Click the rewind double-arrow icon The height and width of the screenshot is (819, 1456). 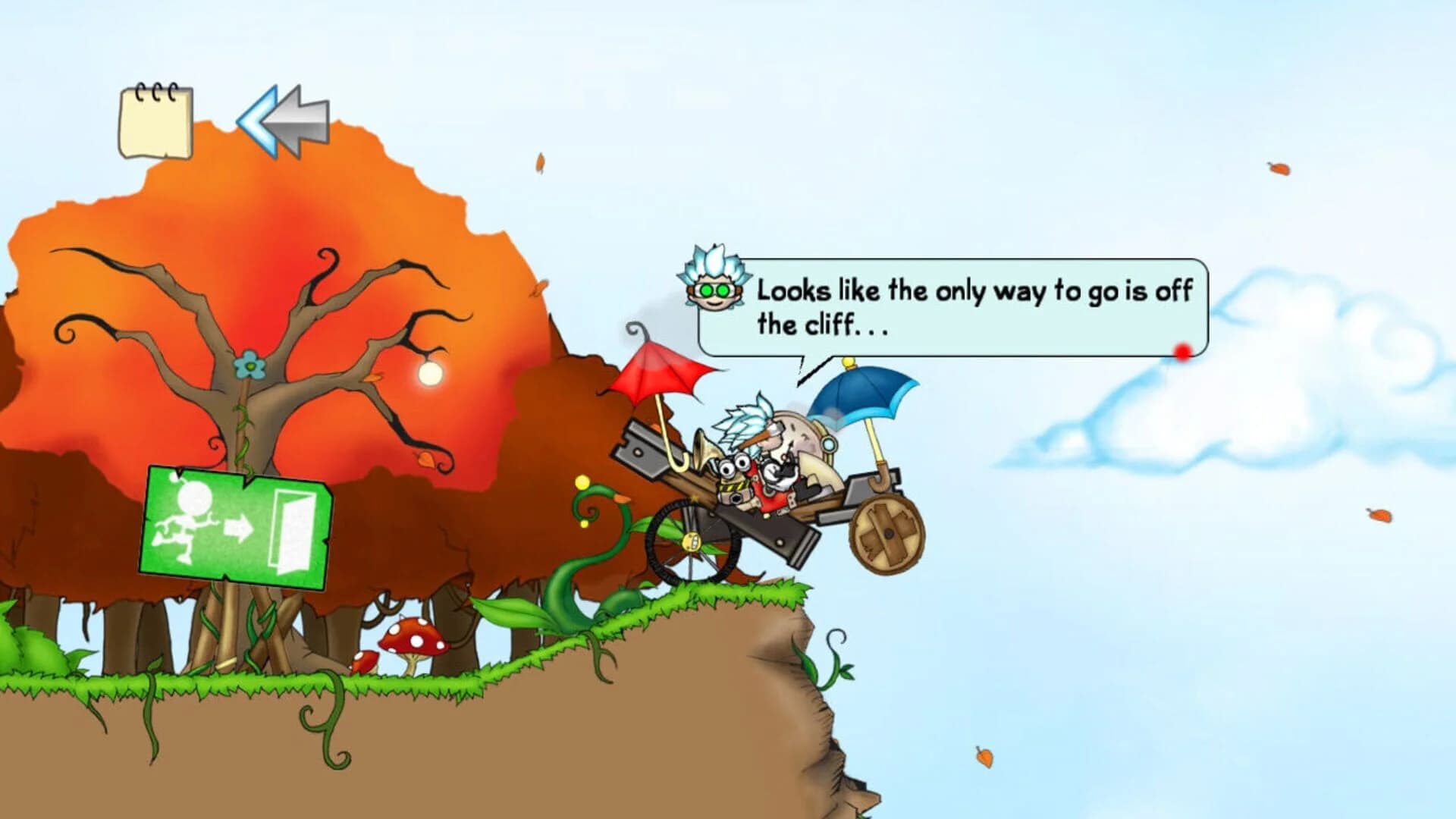point(284,120)
